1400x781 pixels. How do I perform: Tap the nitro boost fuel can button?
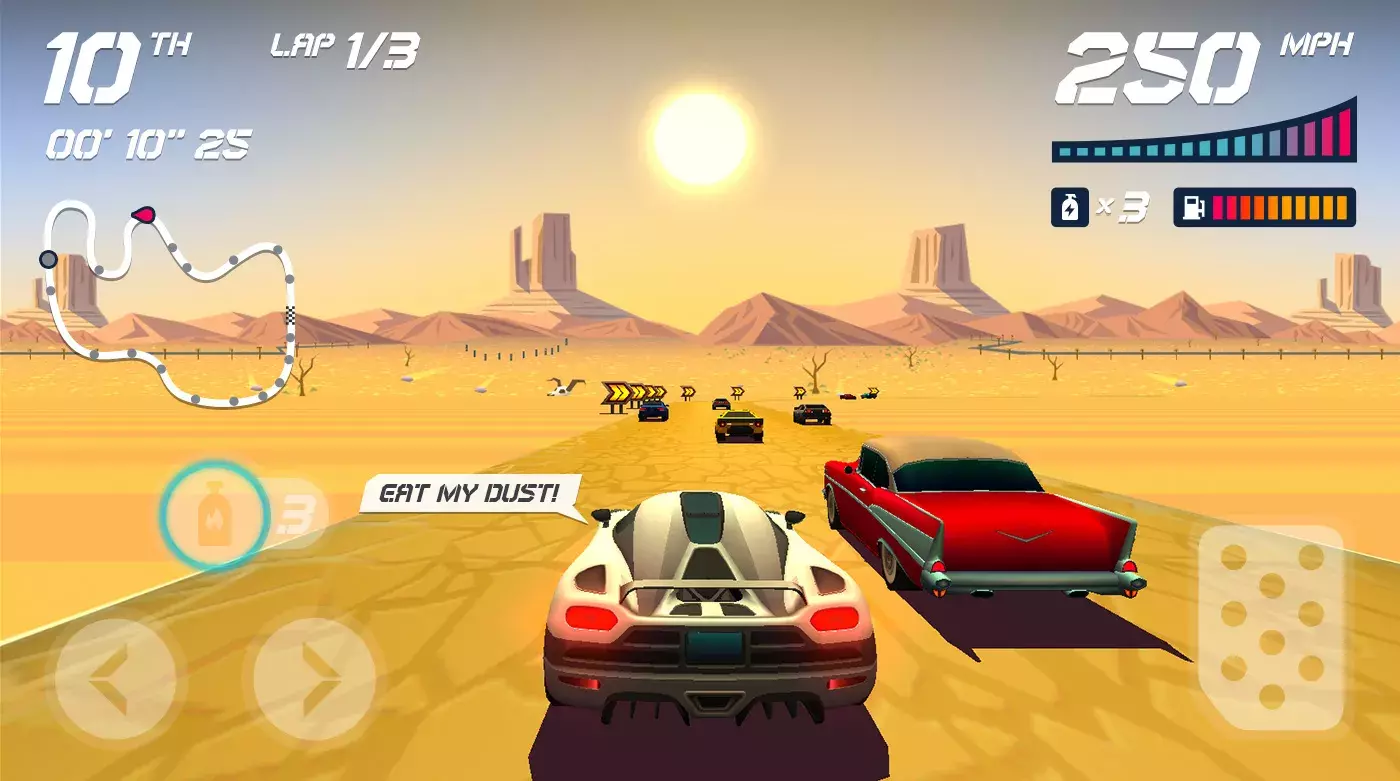(215, 516)
